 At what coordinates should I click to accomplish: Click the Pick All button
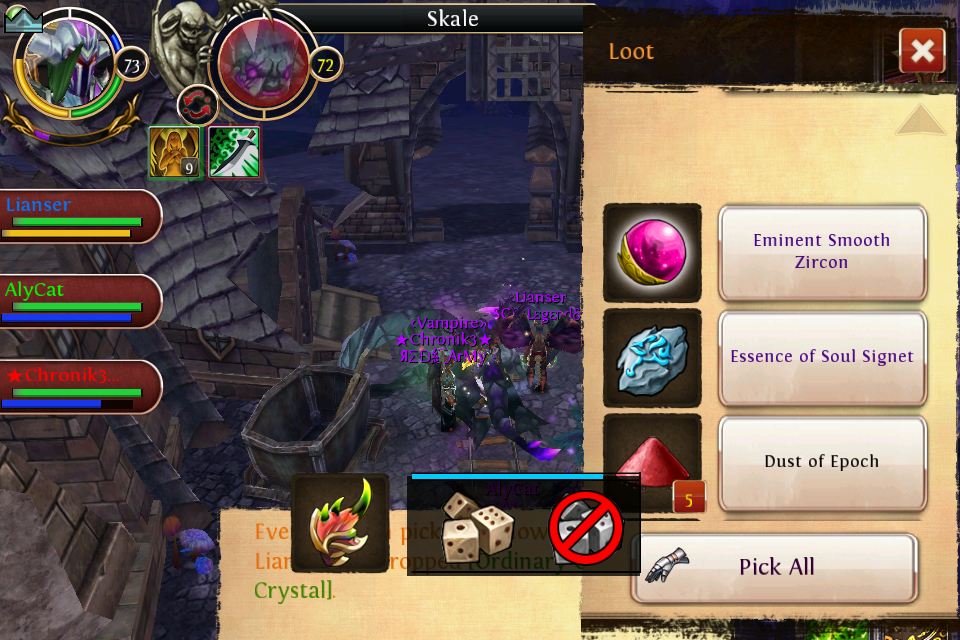775,567
